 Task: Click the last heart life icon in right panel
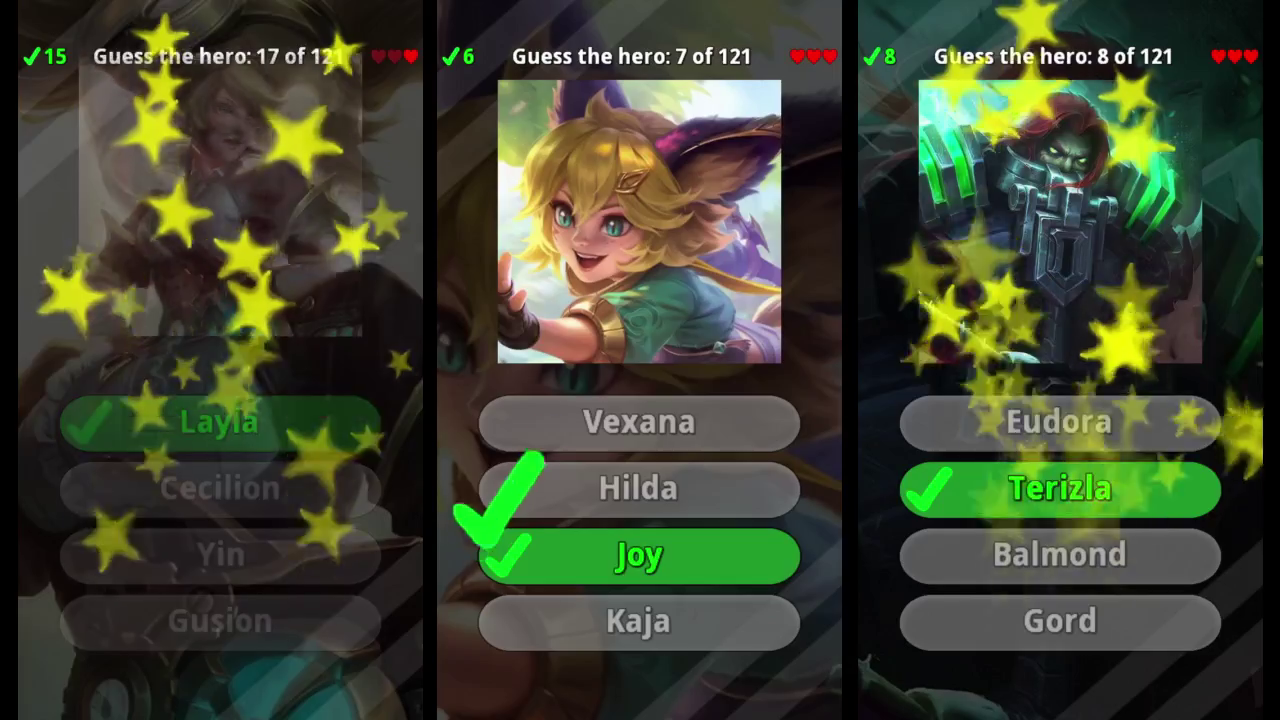[1252, 56]
